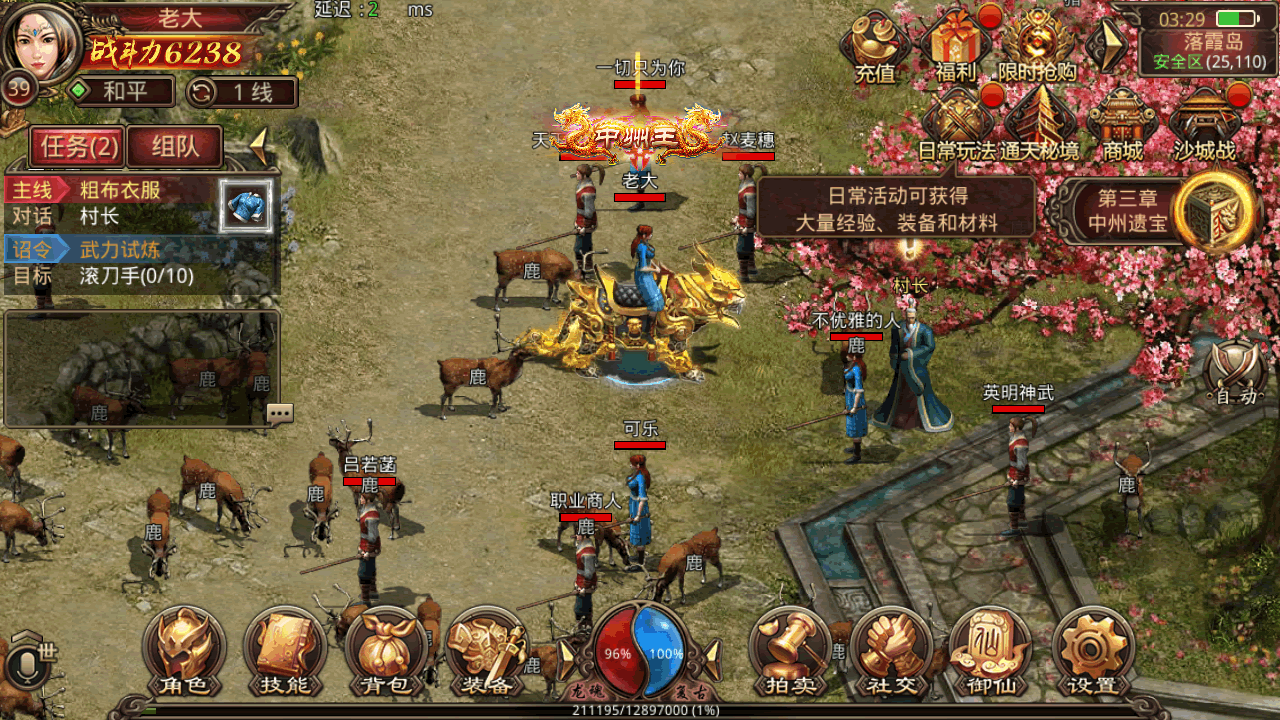Open the 社交 social menu

[892, 650]
